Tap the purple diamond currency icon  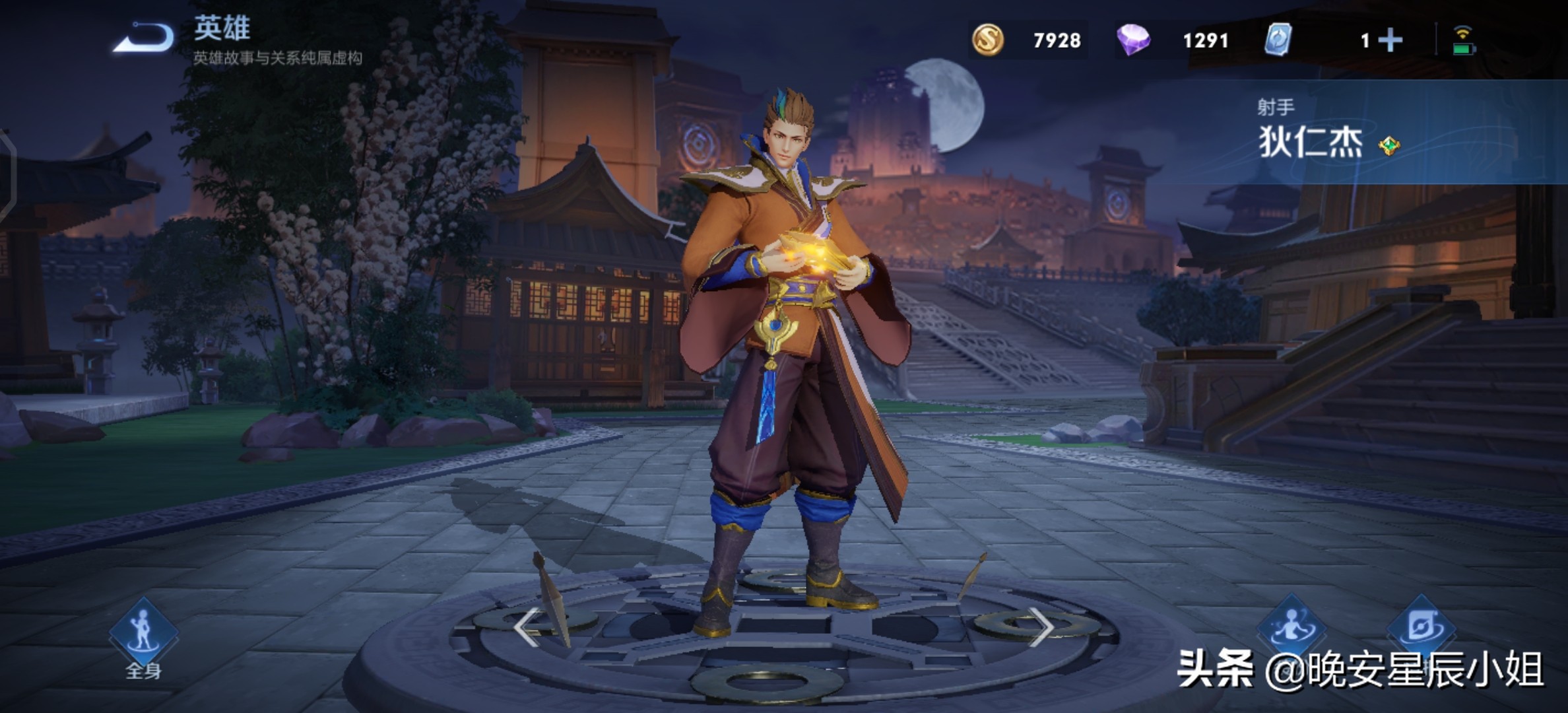tap(1133, 40)
